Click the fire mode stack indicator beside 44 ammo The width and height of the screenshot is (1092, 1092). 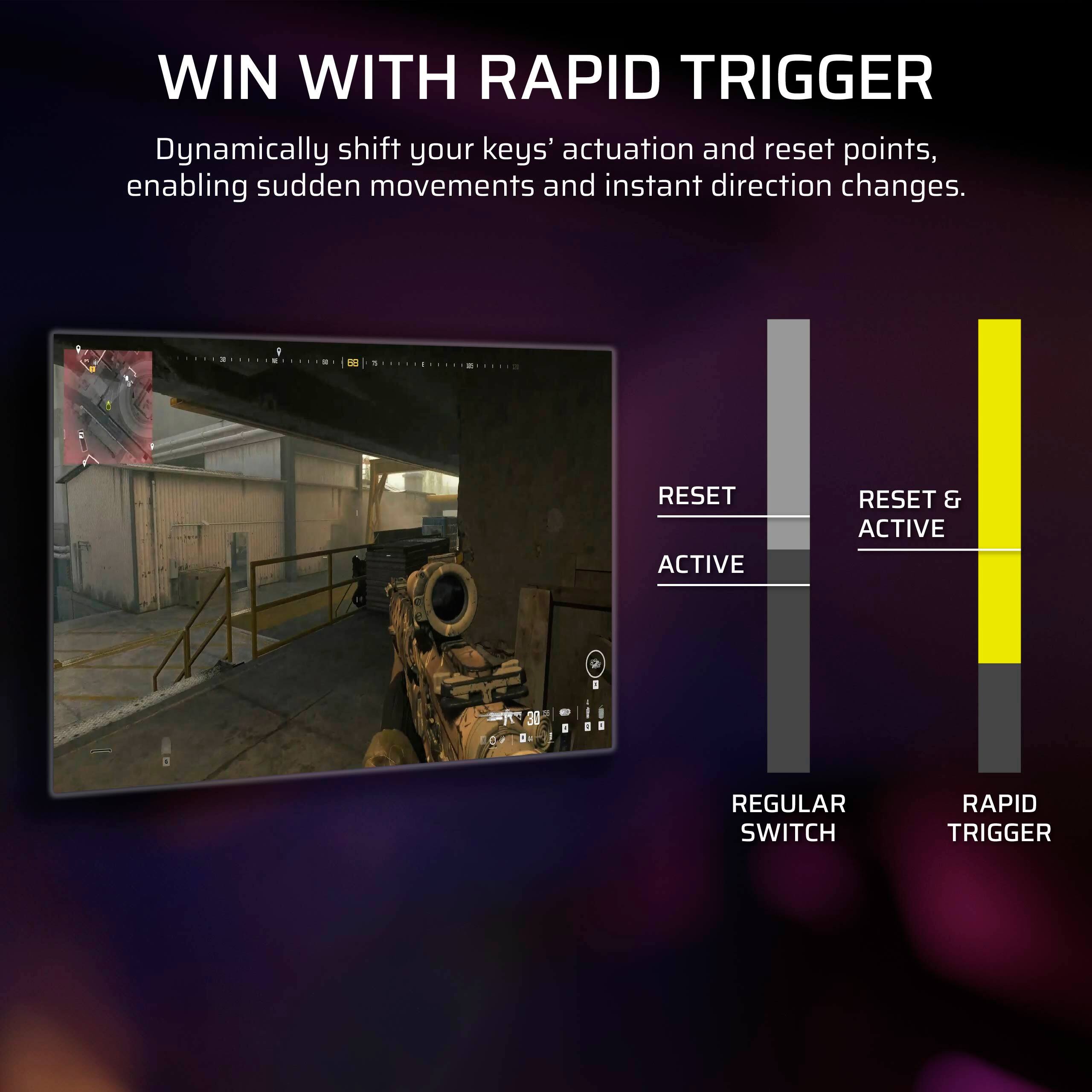click(x=551, y=736)
